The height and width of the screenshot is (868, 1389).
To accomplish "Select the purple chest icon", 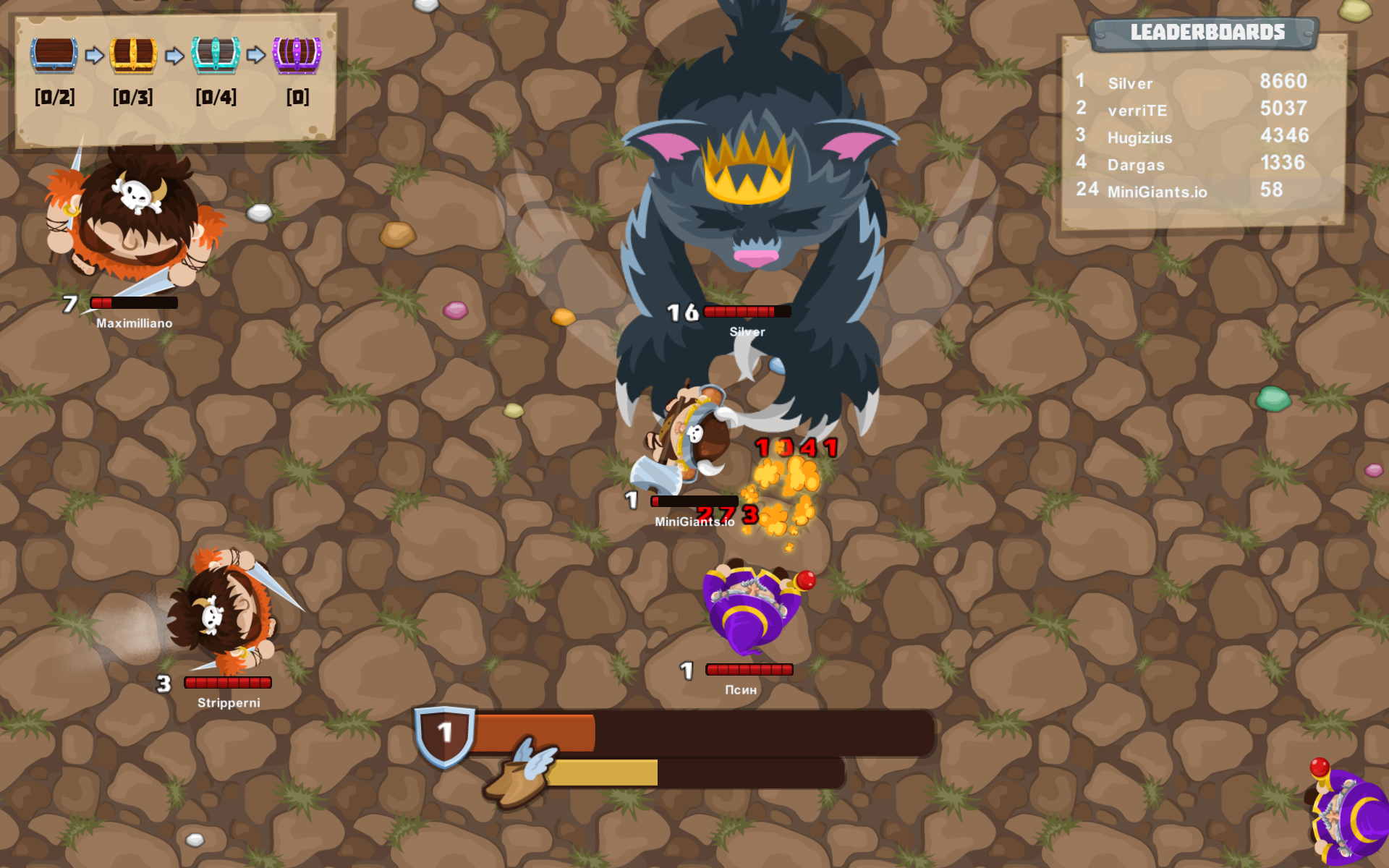I will [x=297, y=54].
